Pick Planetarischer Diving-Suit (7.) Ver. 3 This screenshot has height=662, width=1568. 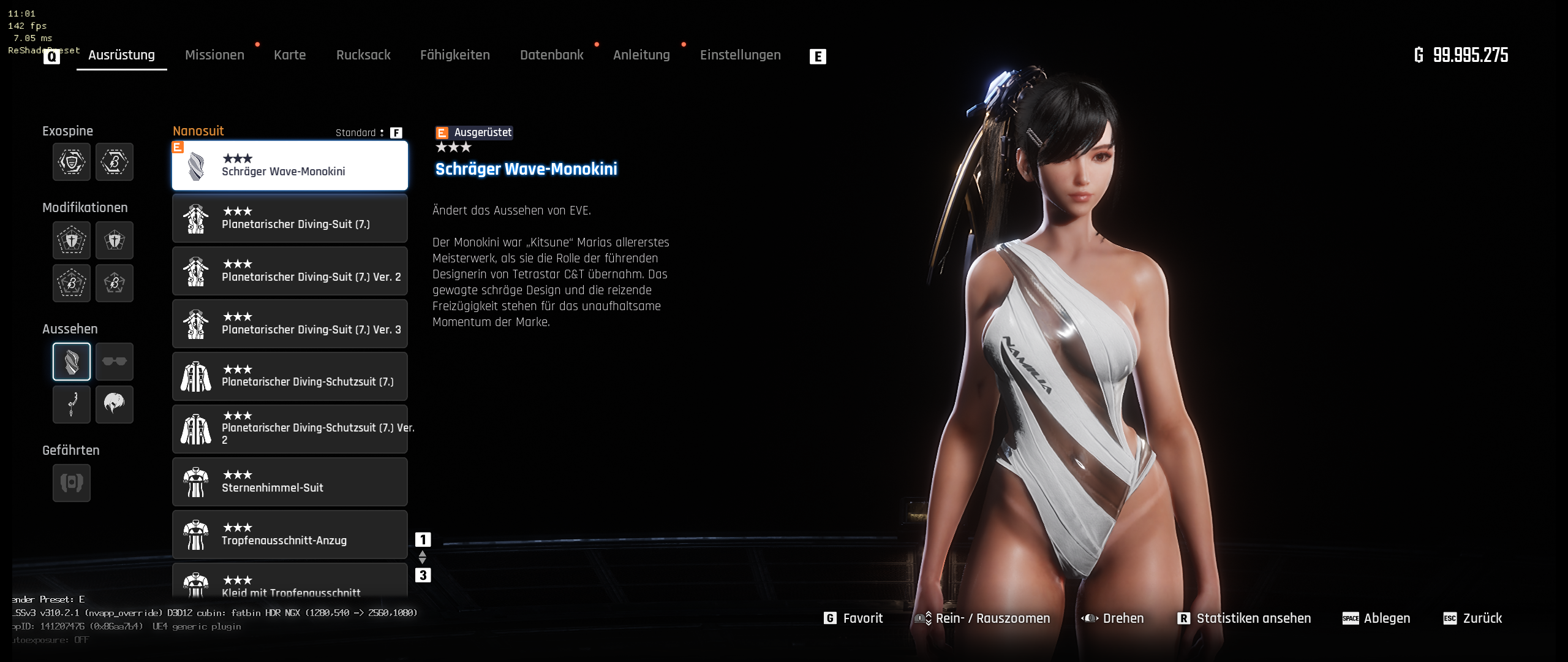tap(290, 324)
